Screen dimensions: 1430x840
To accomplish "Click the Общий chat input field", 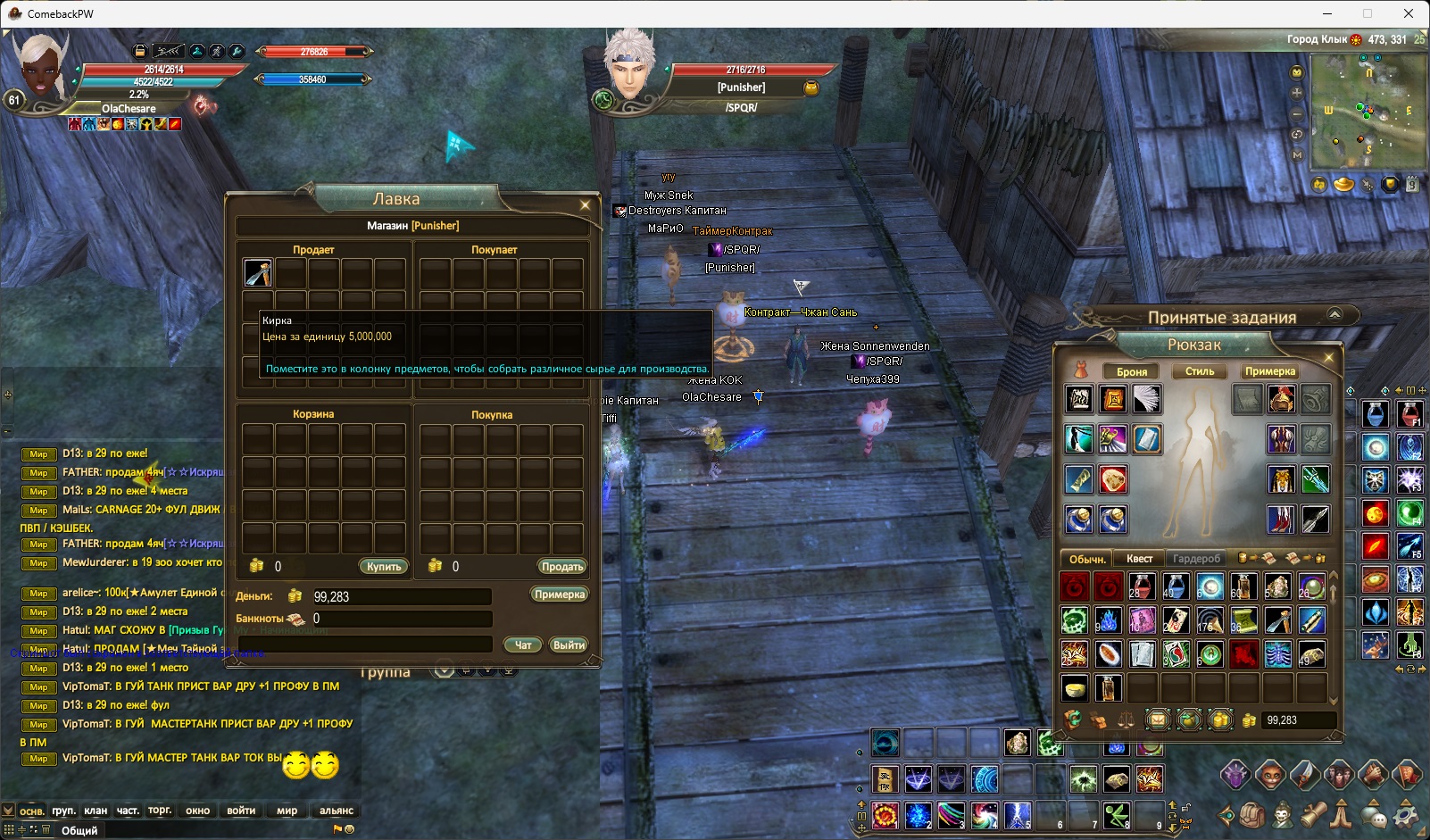I will 179,830.
